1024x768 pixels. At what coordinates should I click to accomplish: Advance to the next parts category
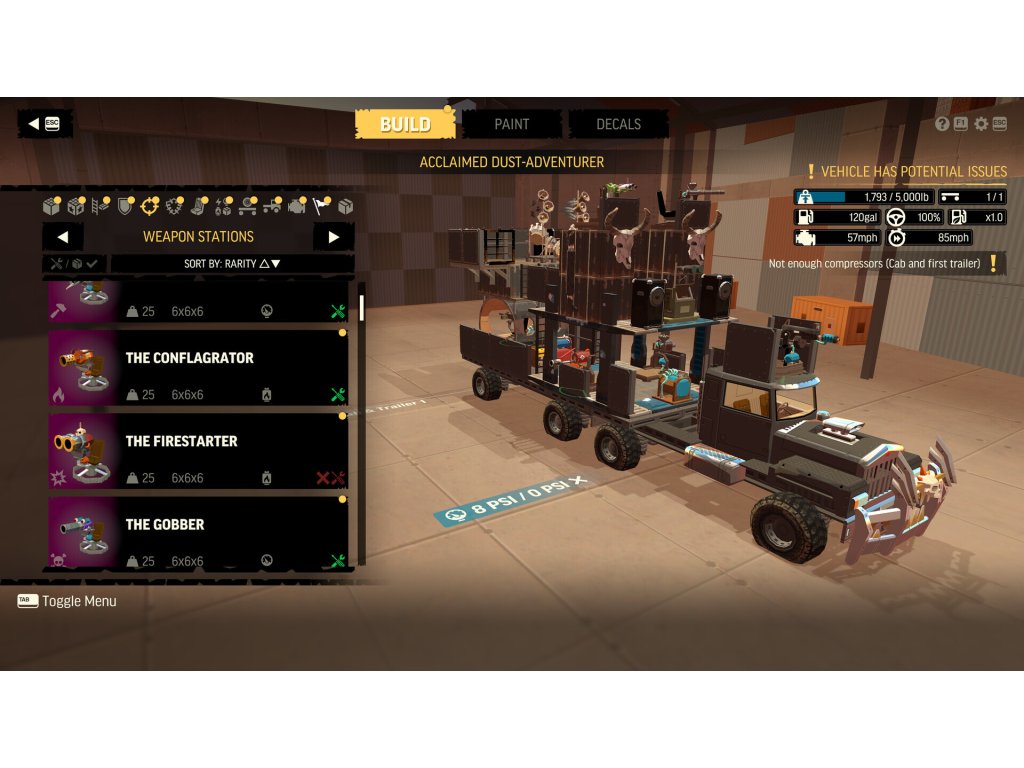[x=333, y=237]
